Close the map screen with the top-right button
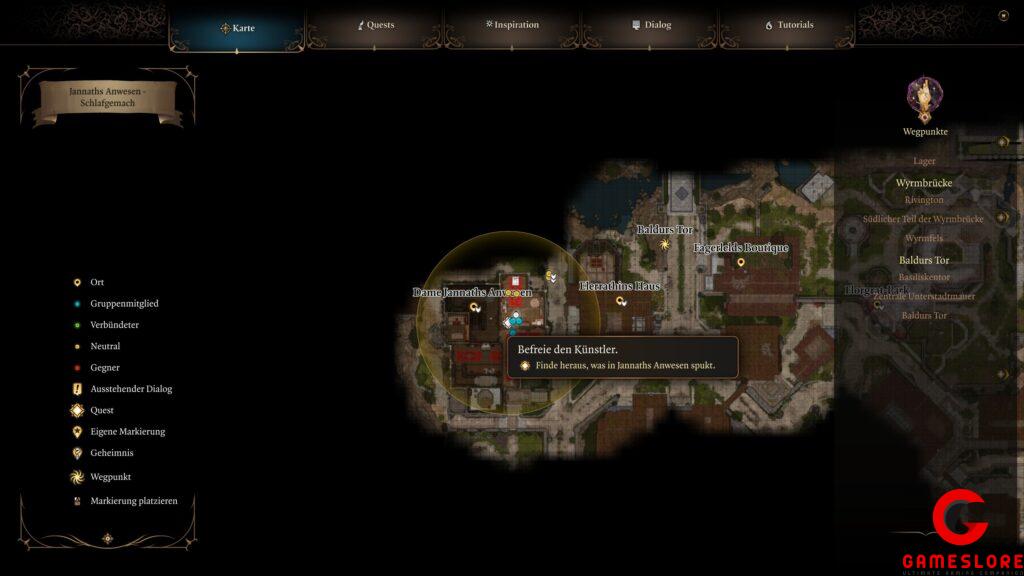This screenshot has width=1024, height=576. pyautogui.click(x=1003, y=15)
